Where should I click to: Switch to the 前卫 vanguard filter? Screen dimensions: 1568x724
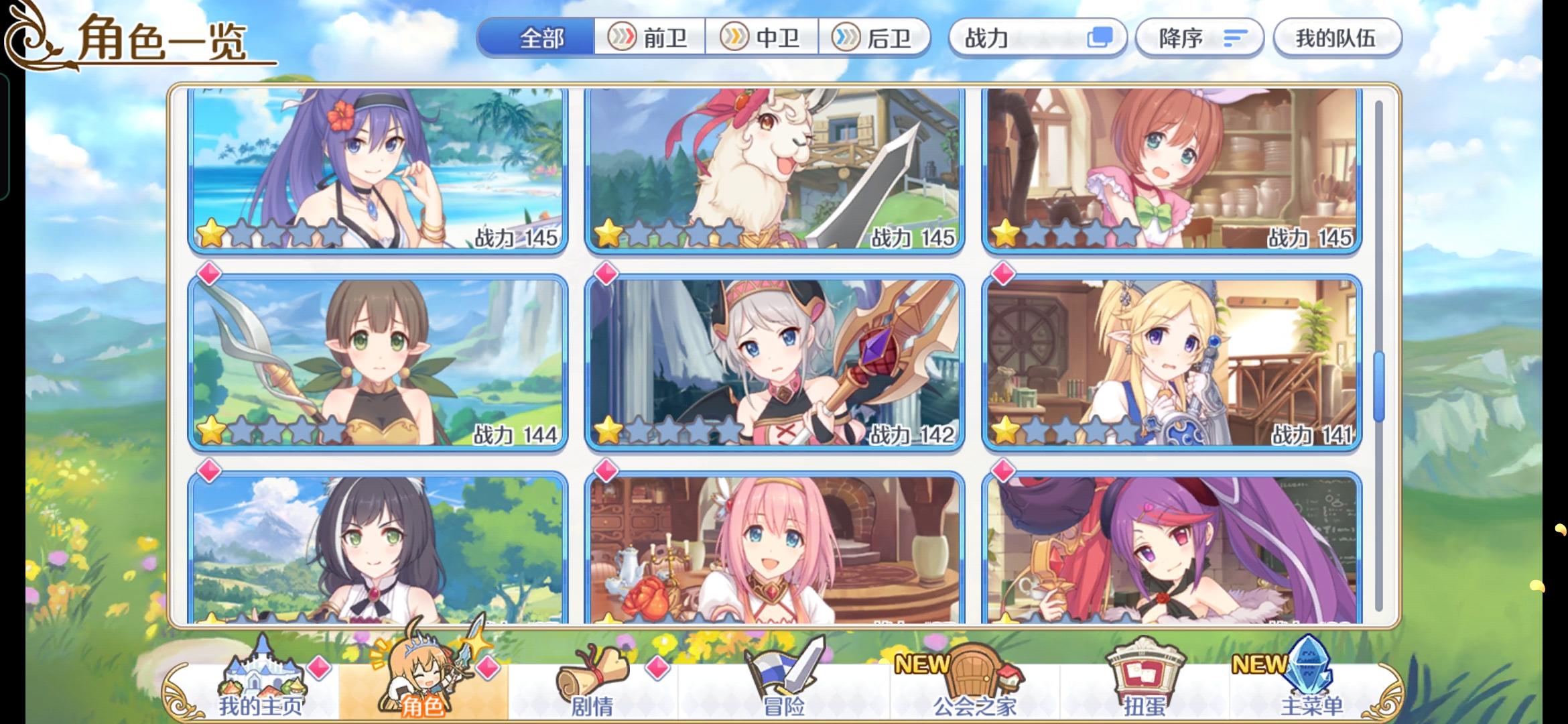[x=650, y=38]
